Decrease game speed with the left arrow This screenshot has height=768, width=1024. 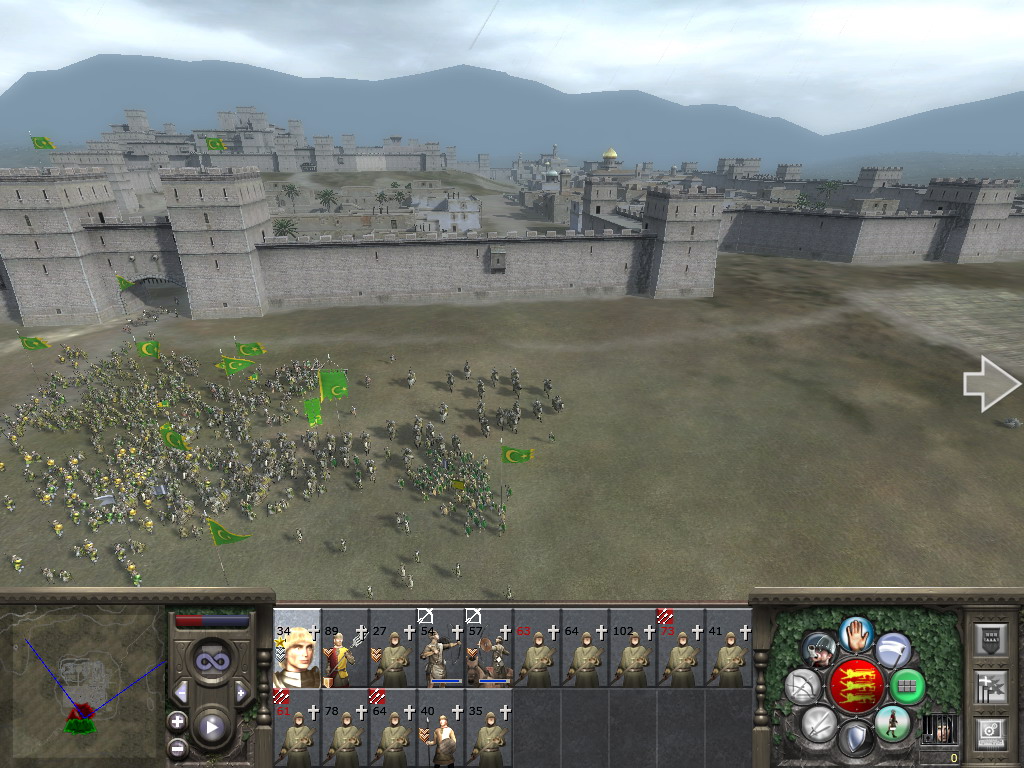[x=181, y=692]
